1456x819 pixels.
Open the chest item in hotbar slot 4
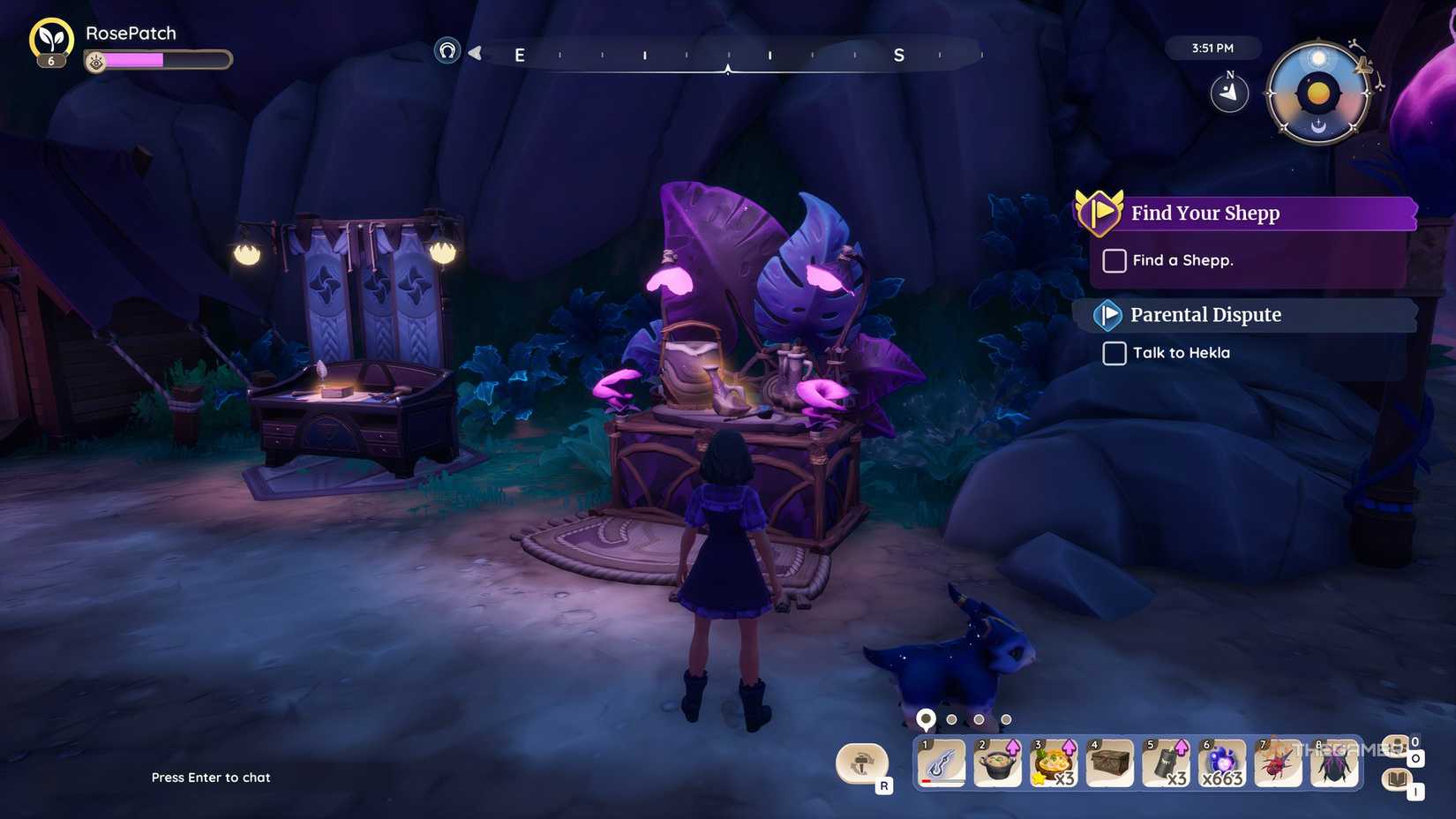pos(1110,763)
